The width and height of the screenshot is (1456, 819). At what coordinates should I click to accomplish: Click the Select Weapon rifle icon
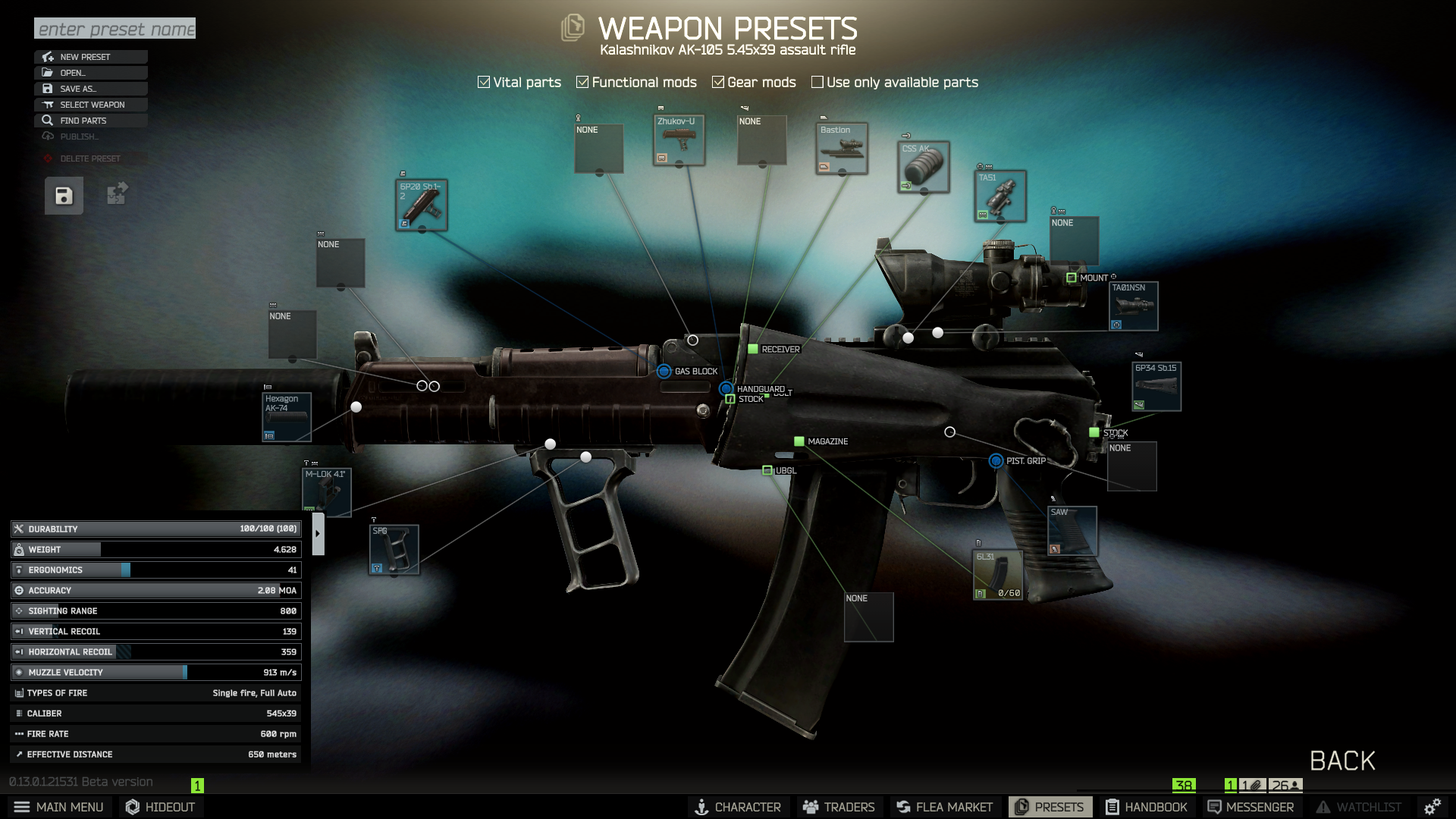(48, 104)
